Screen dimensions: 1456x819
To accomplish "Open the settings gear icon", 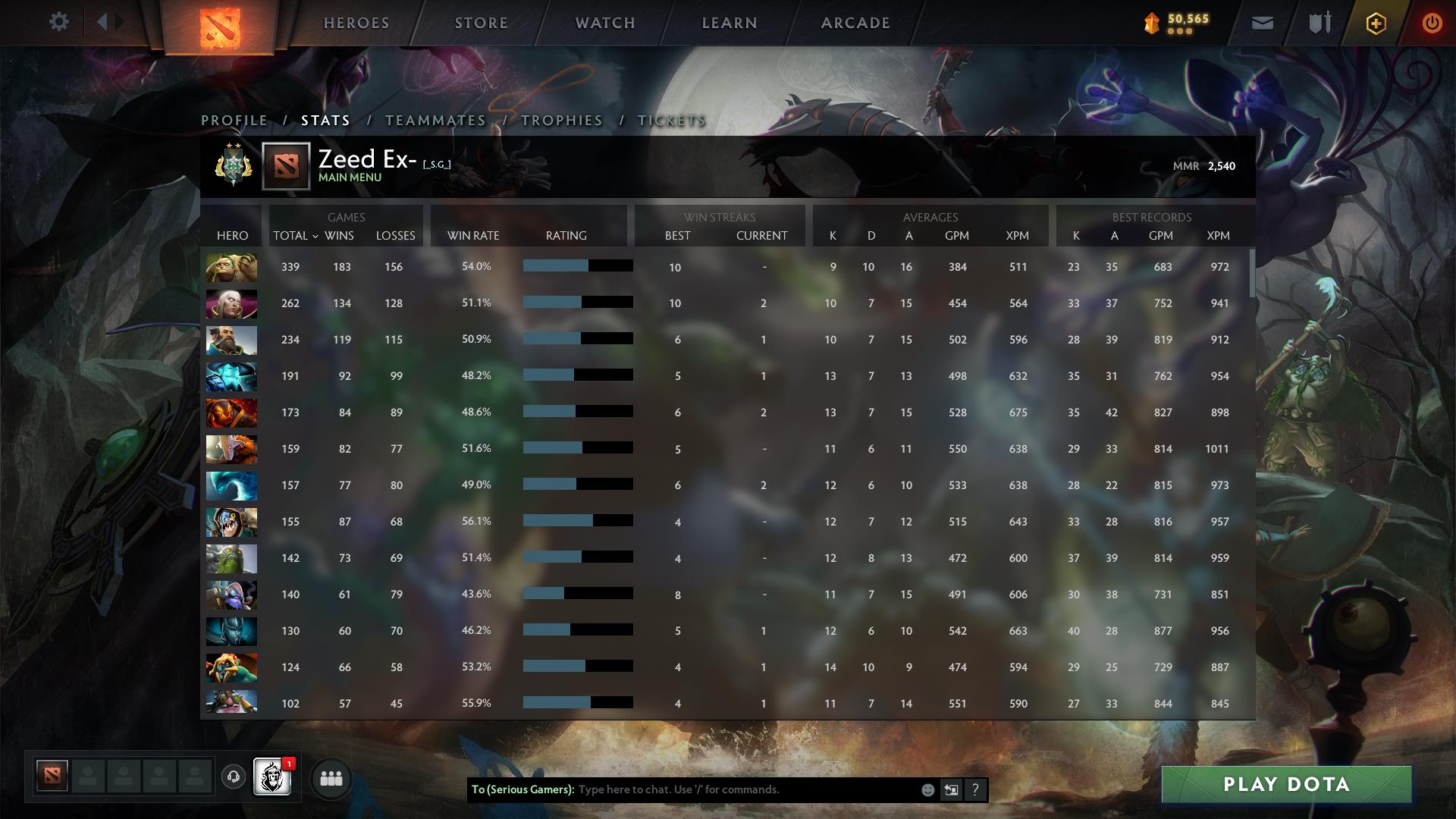I will point(59,21).
